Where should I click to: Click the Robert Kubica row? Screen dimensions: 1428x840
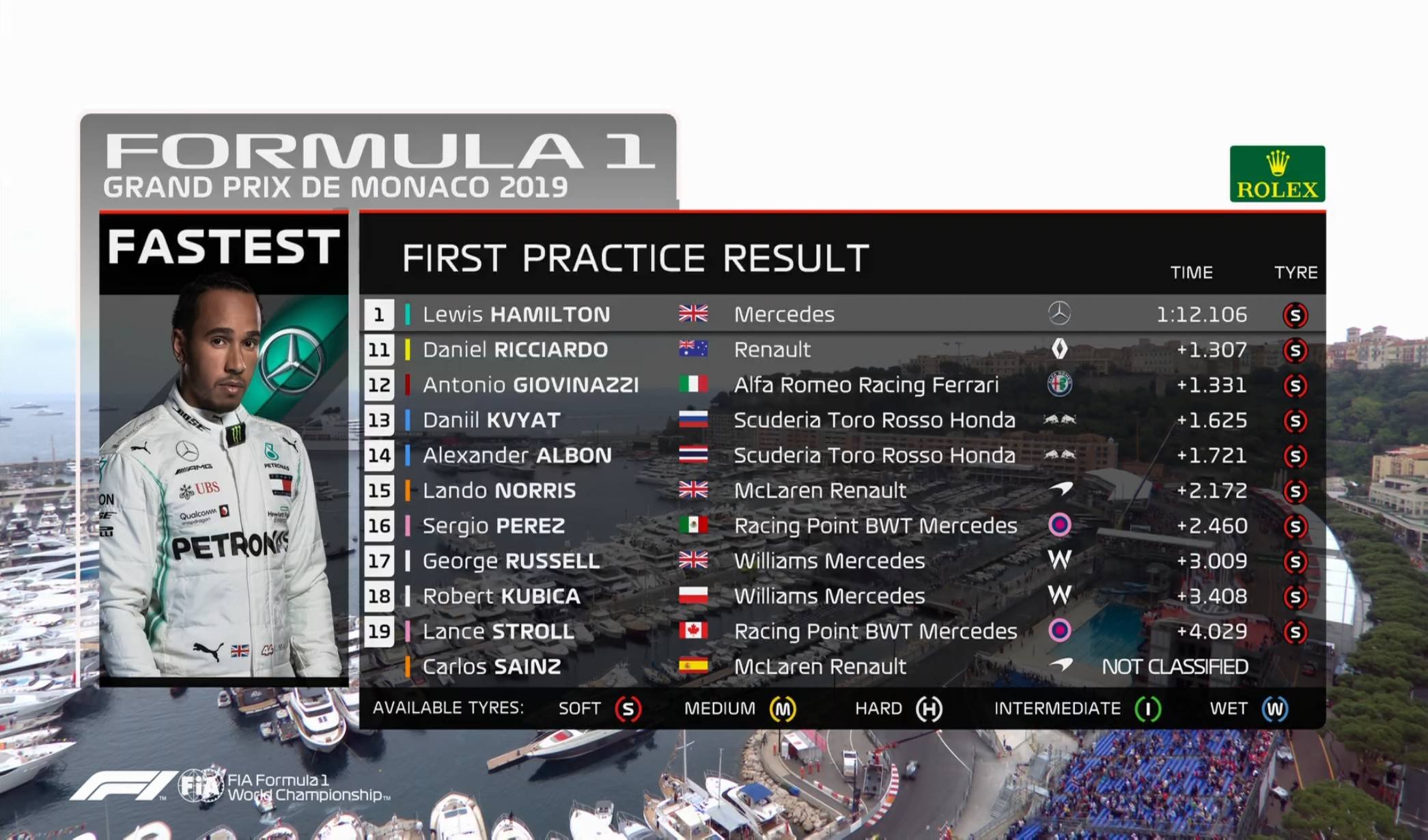pos(841,596)
